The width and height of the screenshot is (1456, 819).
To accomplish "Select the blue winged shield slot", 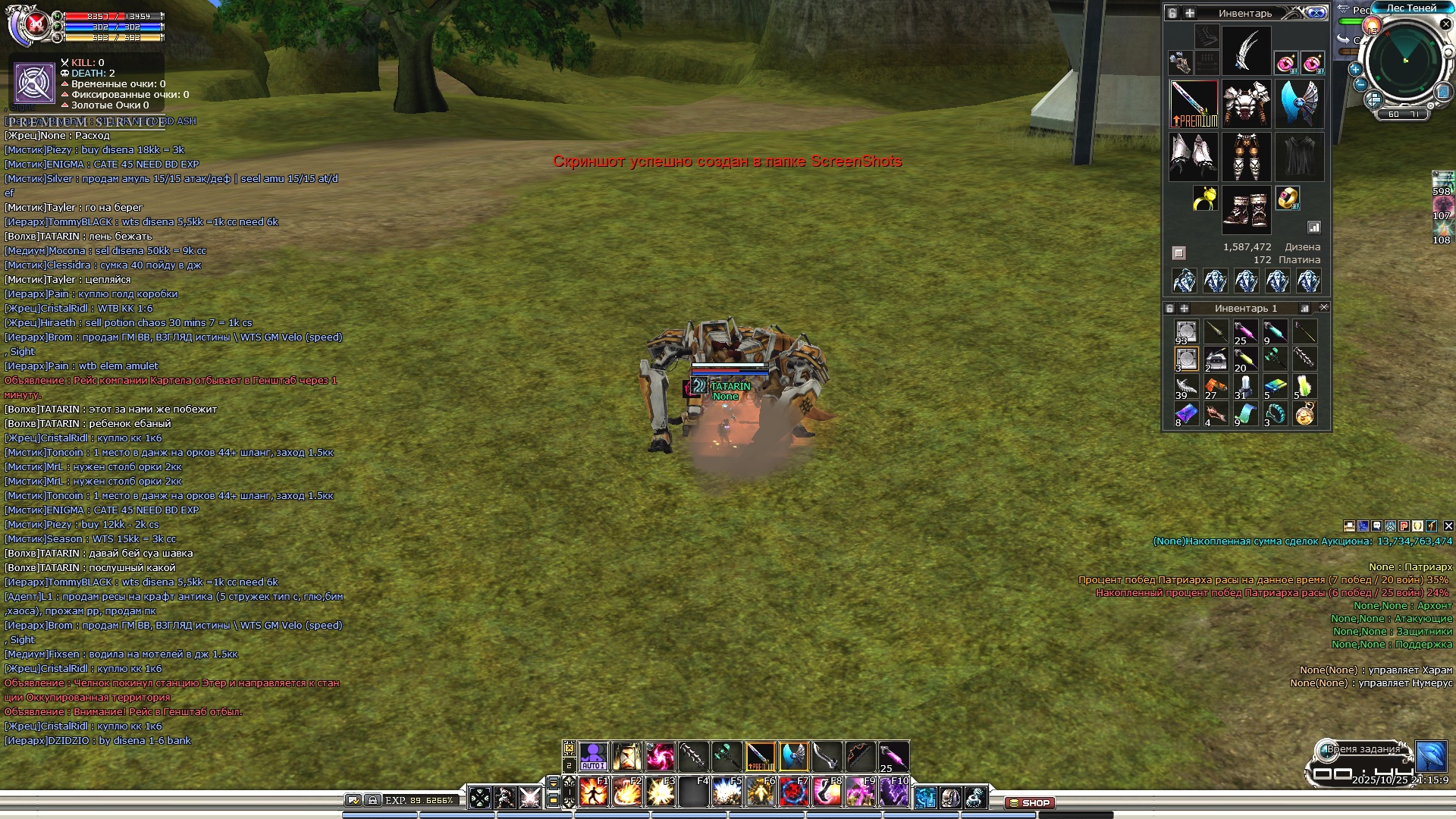I will (x=1300, y=104).
